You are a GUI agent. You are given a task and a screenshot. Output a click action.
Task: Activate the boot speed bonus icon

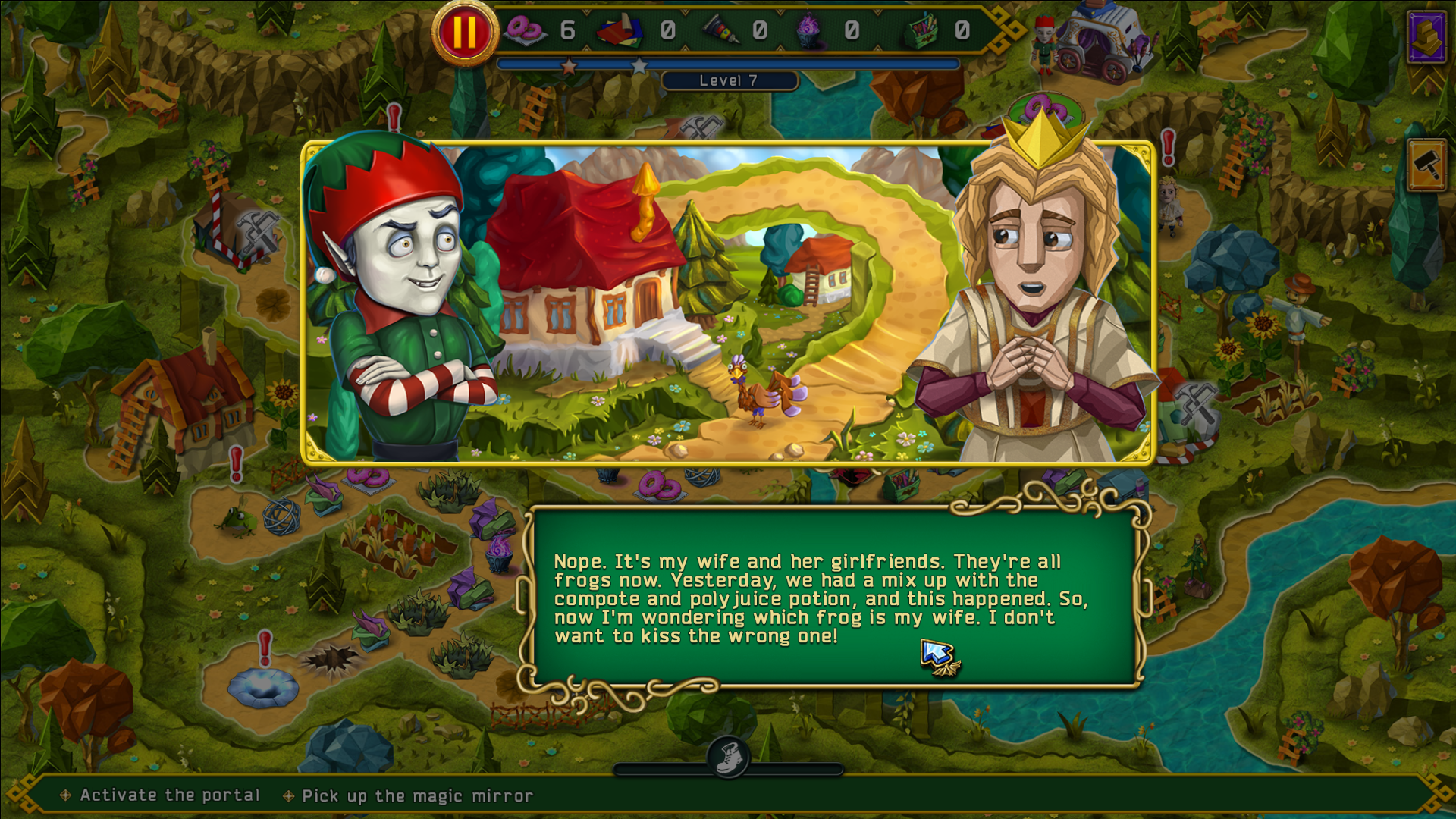[x=729, y=758]
